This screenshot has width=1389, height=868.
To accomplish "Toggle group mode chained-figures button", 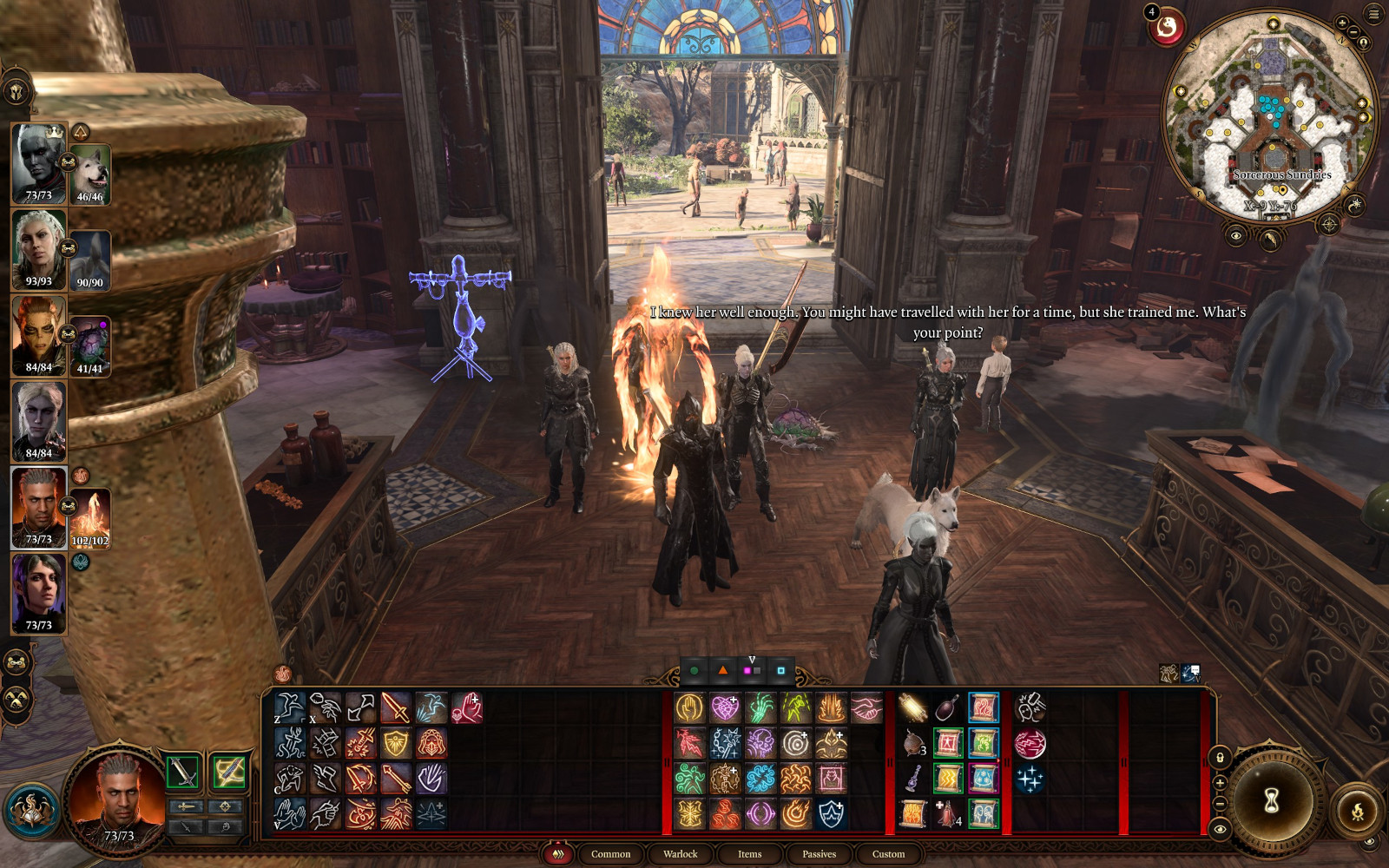I will point(16,663).
